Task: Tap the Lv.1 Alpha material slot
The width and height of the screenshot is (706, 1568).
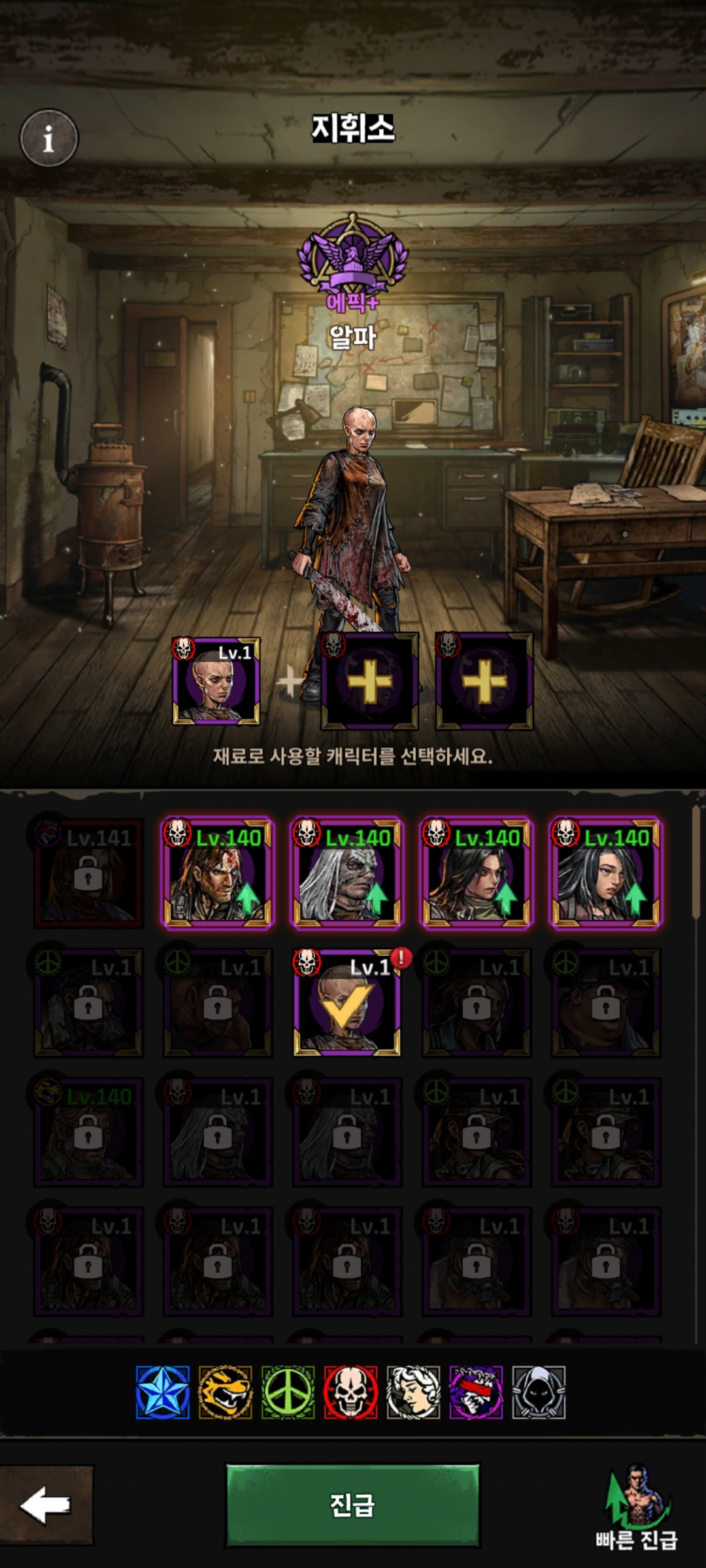Action: (x=216, y=681)
